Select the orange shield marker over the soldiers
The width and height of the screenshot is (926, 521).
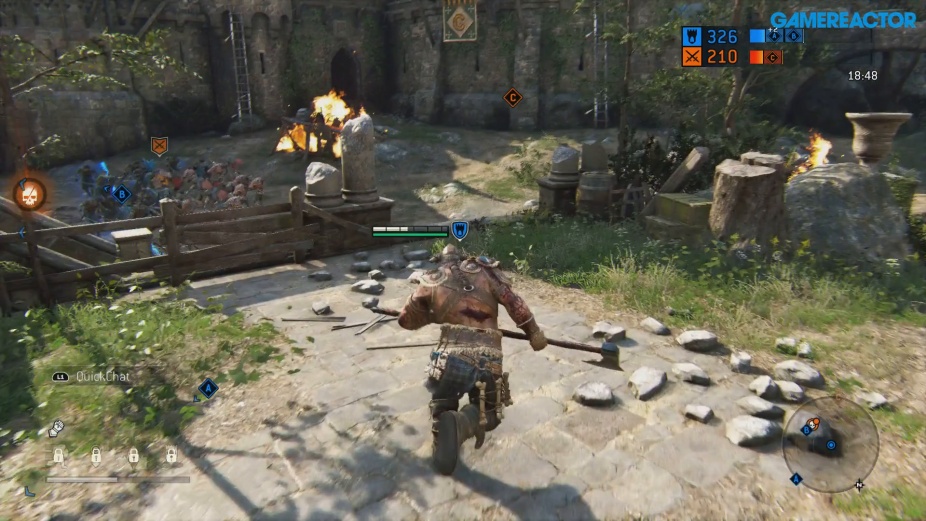[x=158, y=146]
